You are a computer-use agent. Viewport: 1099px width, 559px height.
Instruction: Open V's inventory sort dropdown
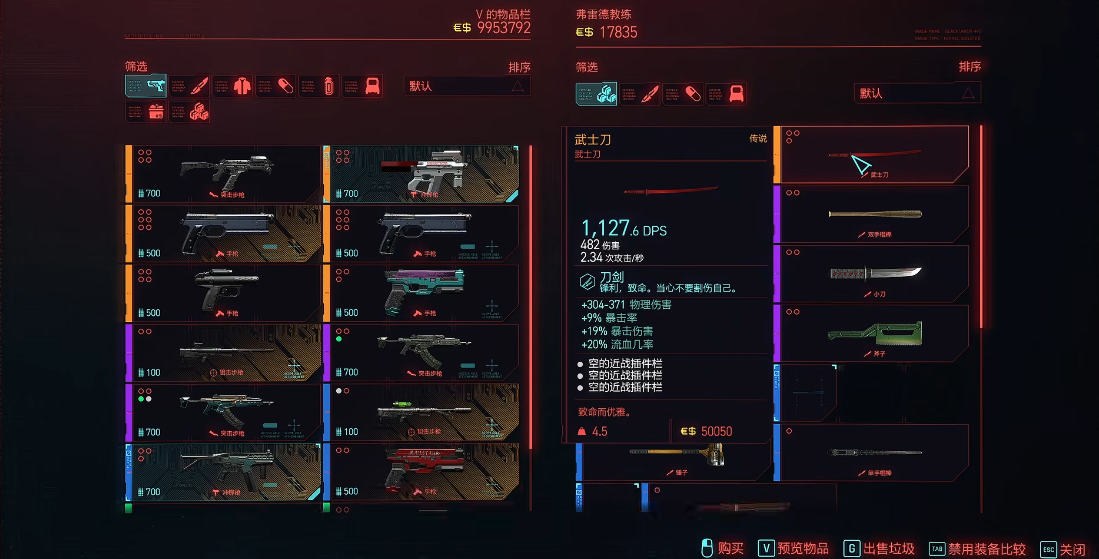467,86
